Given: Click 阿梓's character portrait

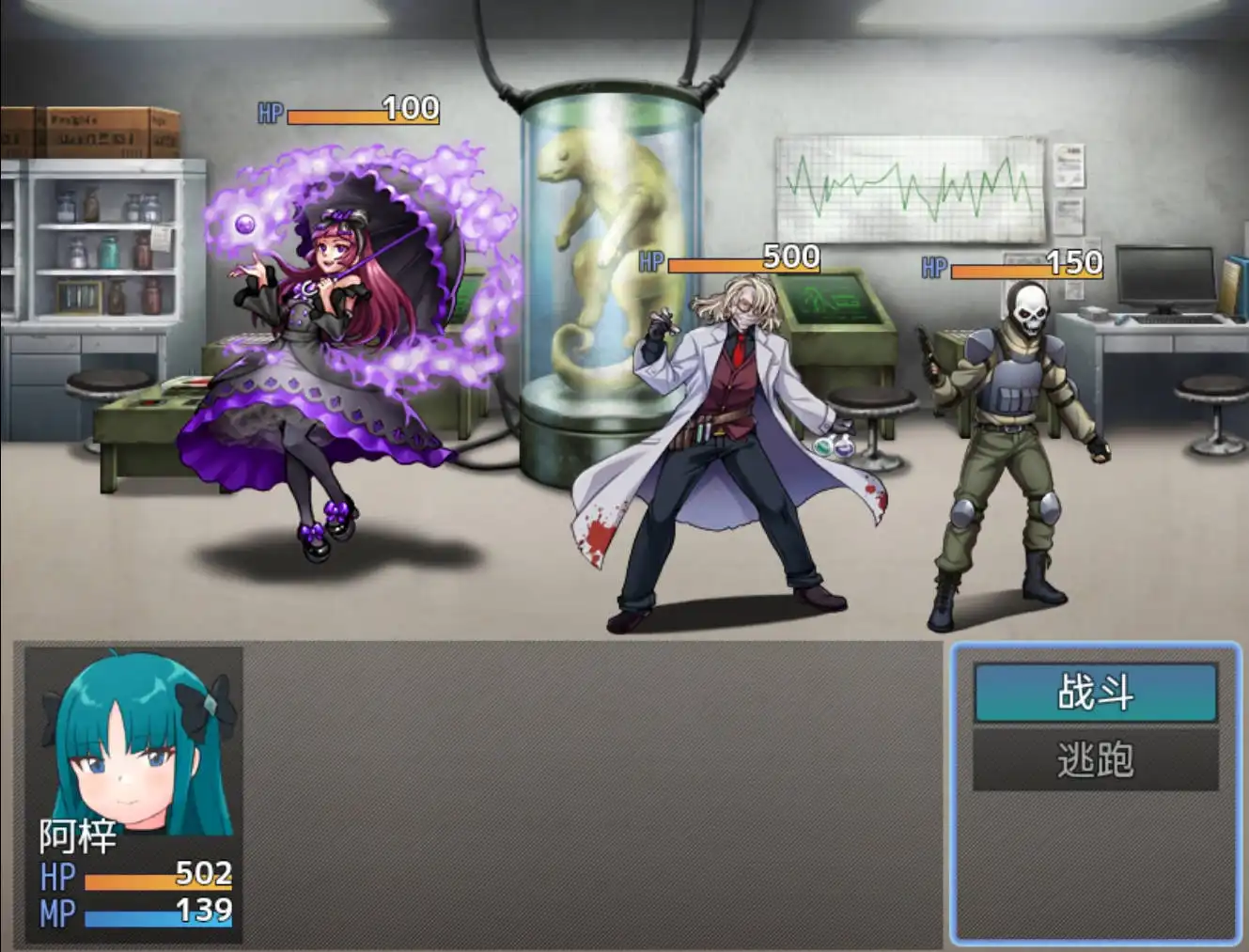Looking at the screenshot, I should 134,742.
